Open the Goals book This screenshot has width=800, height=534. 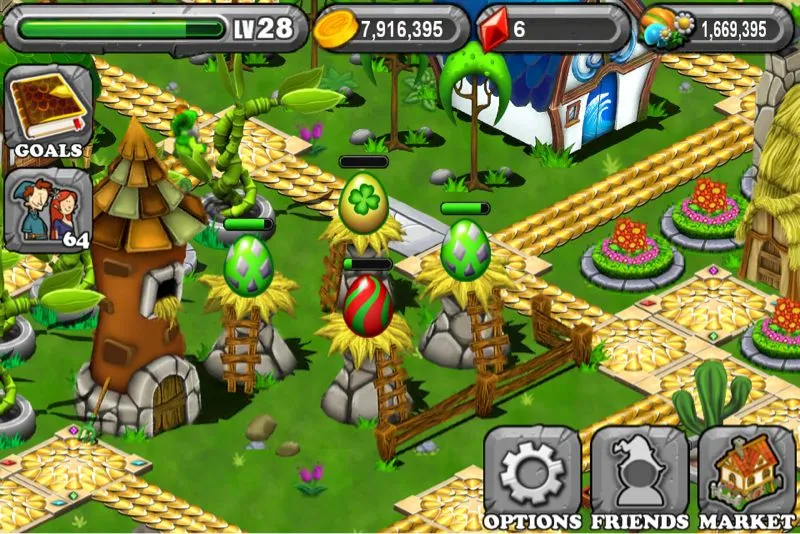[x=48, y=113]
